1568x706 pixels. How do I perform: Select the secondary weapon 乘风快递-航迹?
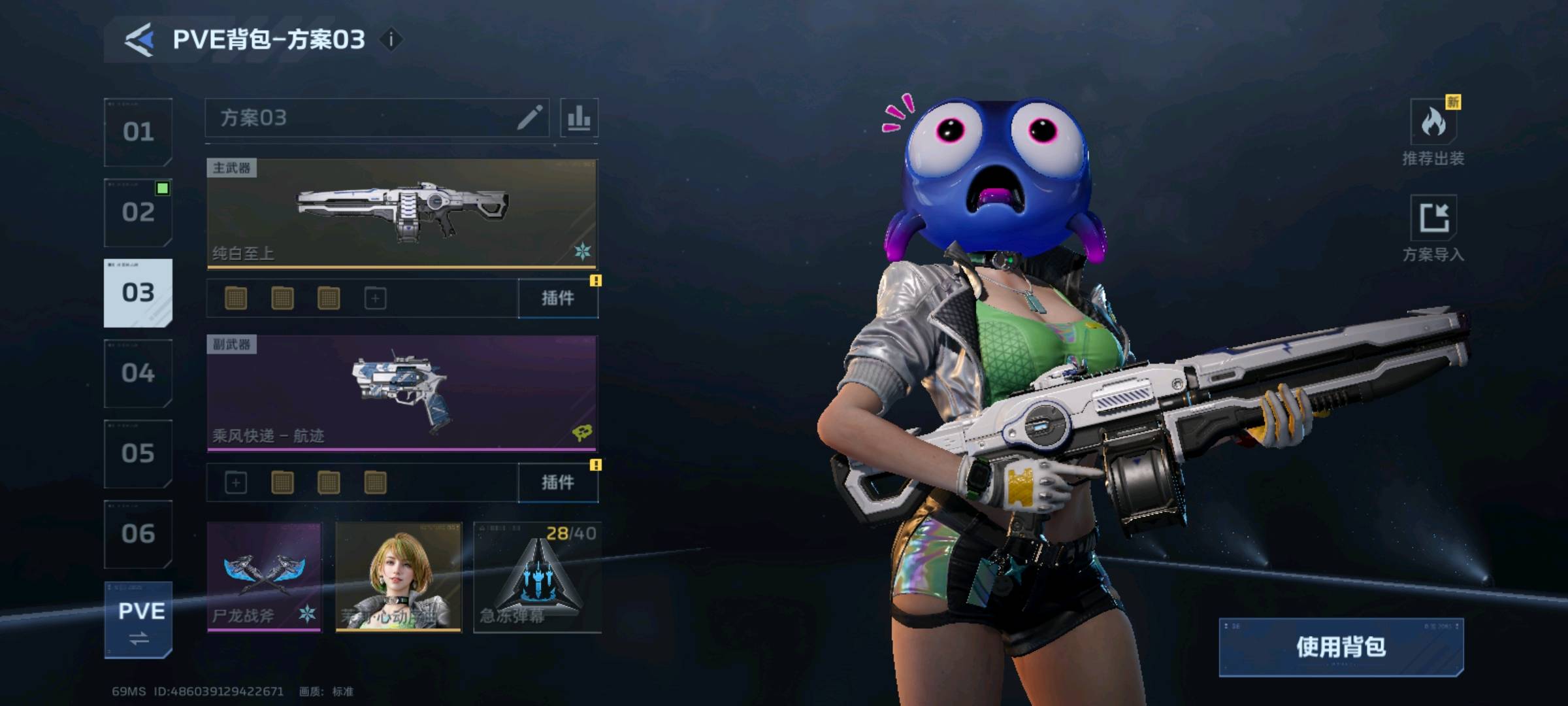(402, 393)
